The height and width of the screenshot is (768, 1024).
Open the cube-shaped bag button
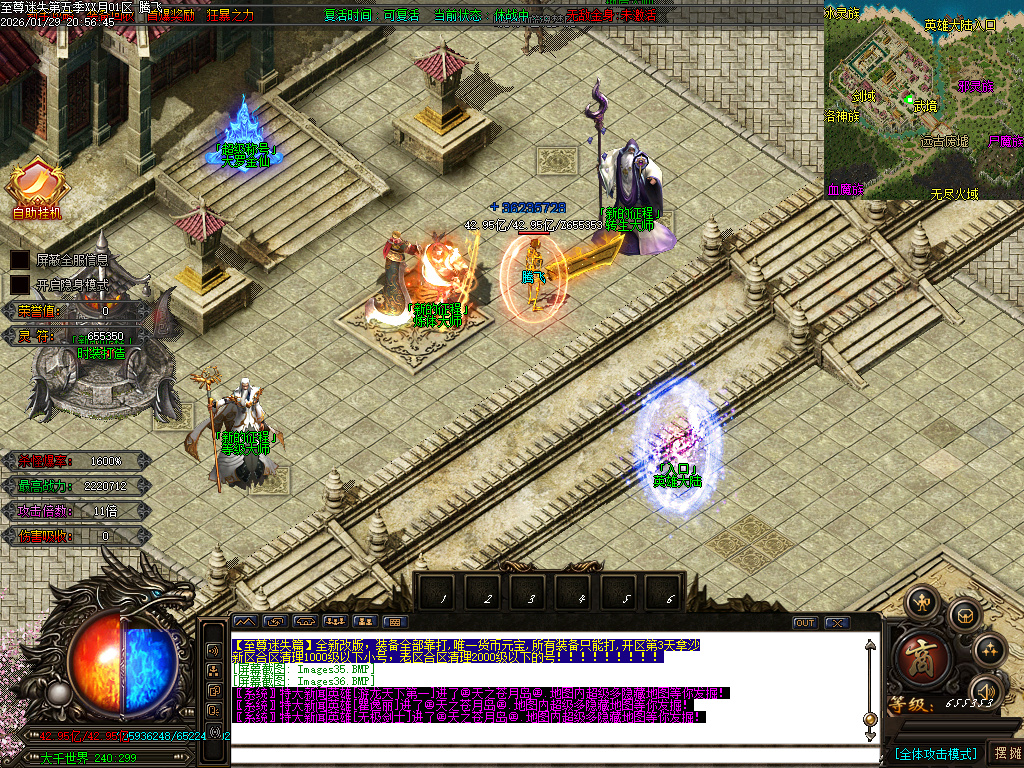click(x=965, y=615)
